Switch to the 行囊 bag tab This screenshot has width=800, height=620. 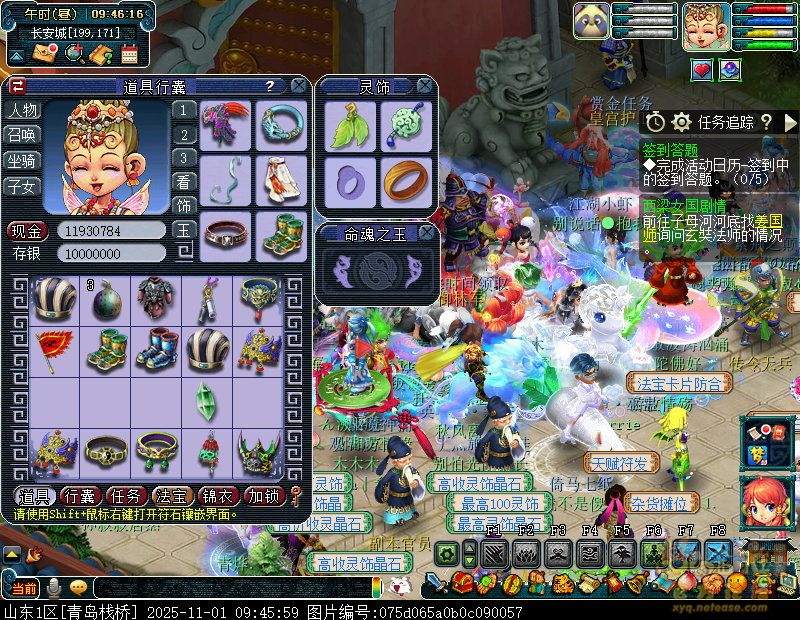[79, 496]
